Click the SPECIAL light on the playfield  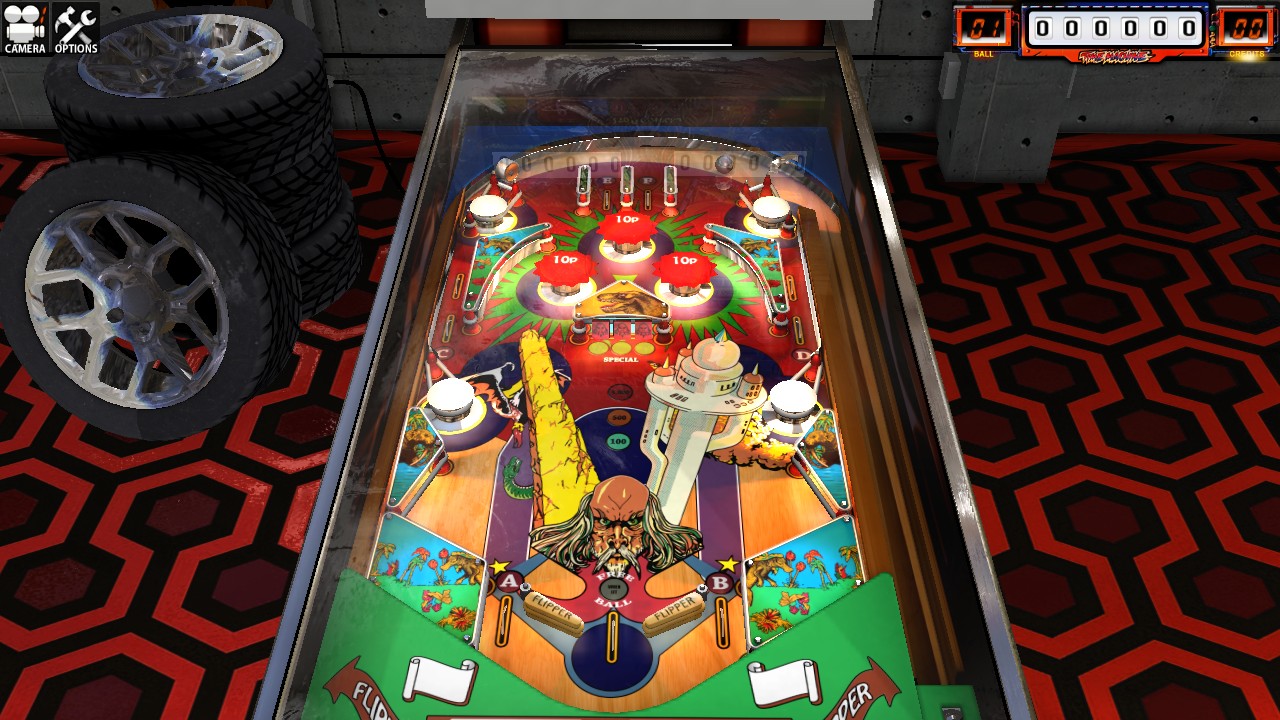pos(620,360)
